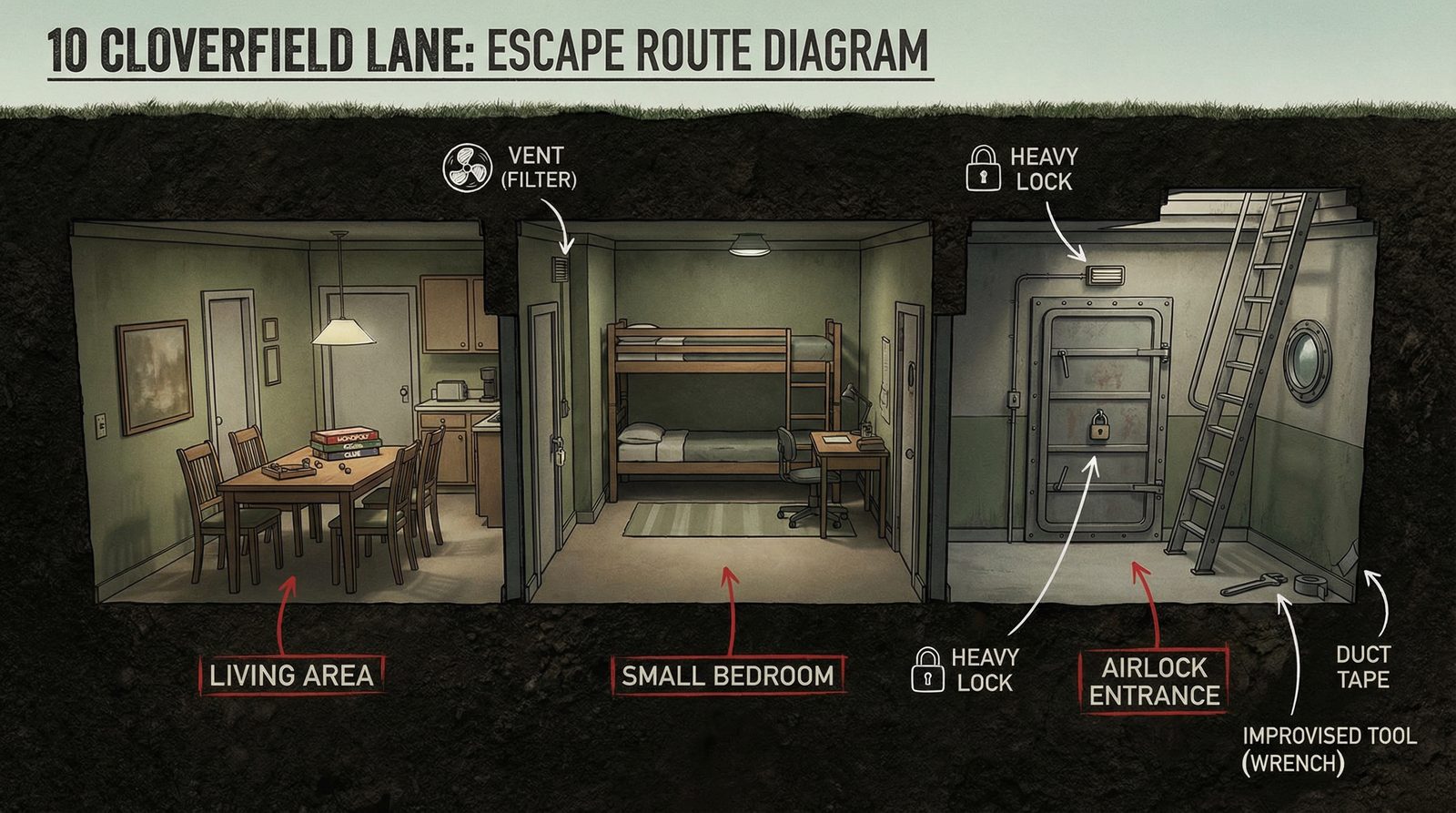Image resolution: width=1456 pixels, height=813 pixels.
Task: Pick the Improvised Tool (Wrench) callout
Action: click(1329, 748)
